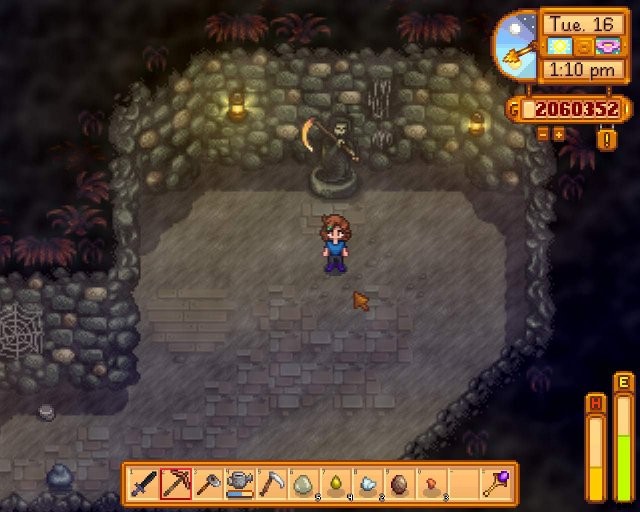Choose the dark brown egg-shaped item
The image size is (640, 512).
pyautogui.click(x=399, y=484)
